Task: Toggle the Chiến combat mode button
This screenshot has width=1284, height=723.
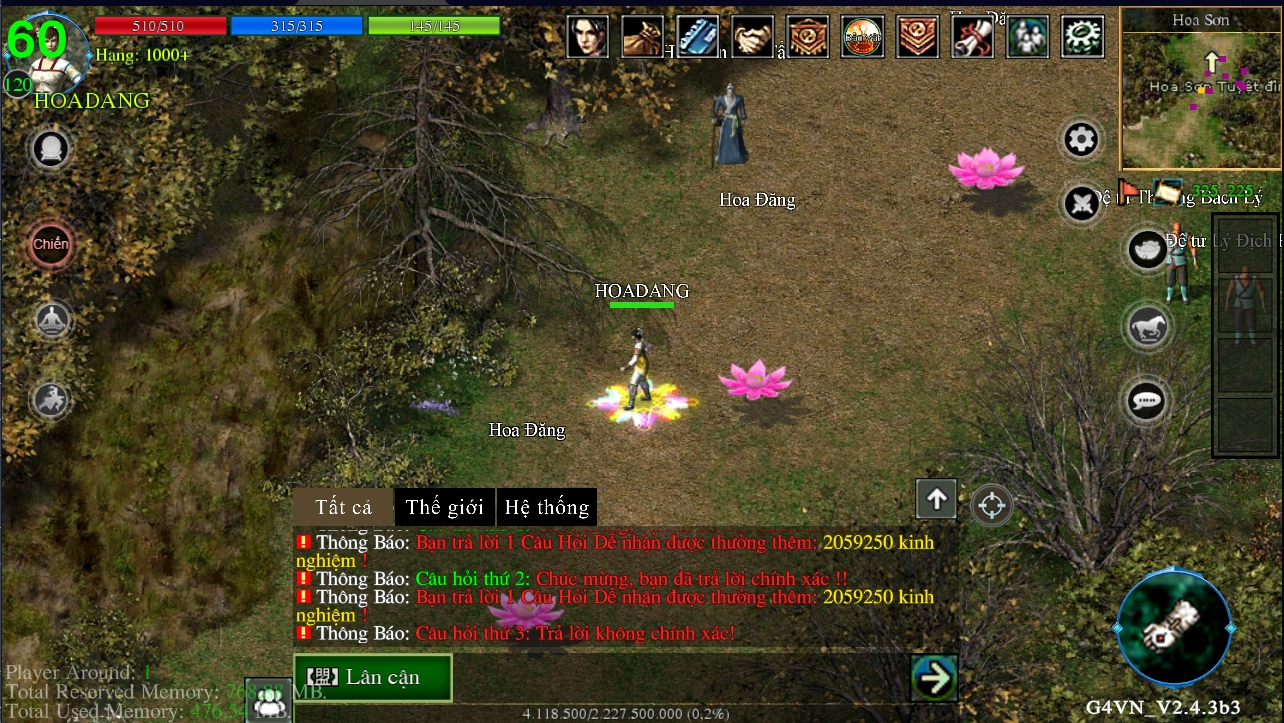Action: point(50,244)
